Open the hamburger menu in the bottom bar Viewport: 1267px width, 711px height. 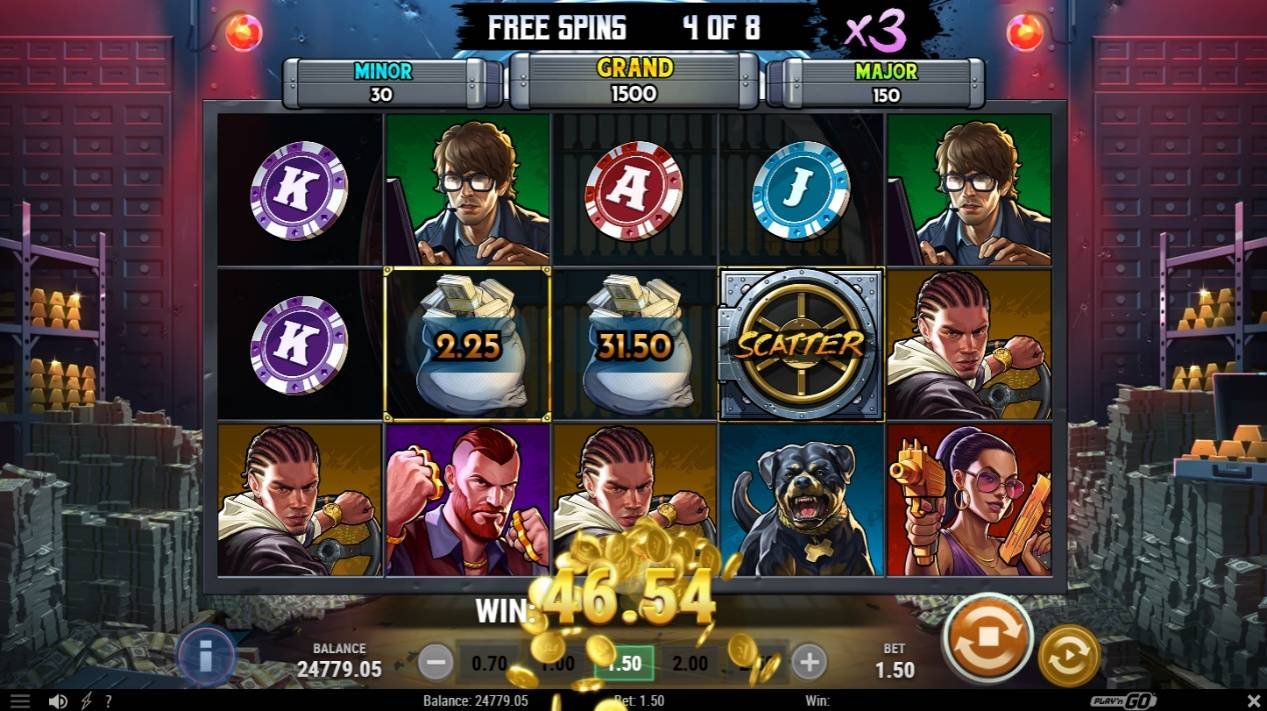pyautogui.click(x=20, y=702)
